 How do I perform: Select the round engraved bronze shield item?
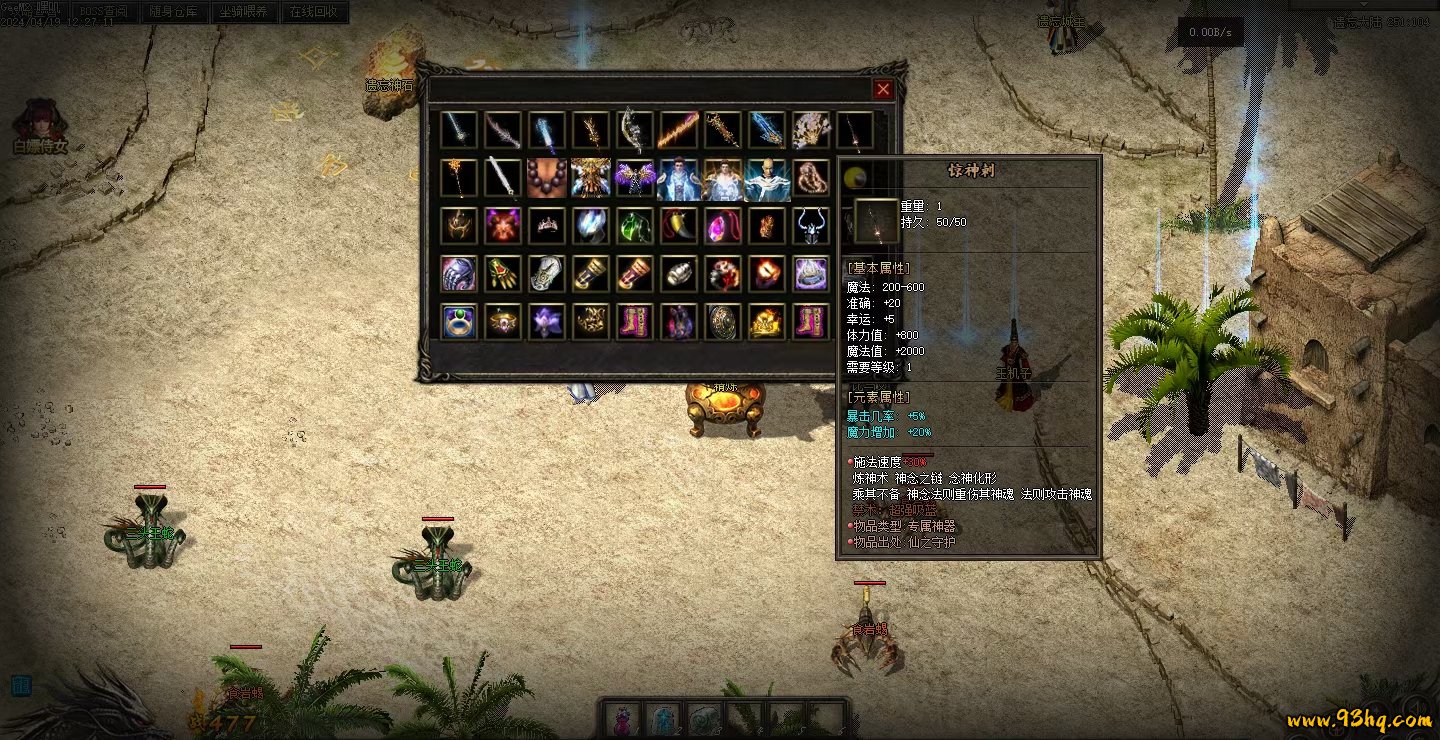(723, 321)
